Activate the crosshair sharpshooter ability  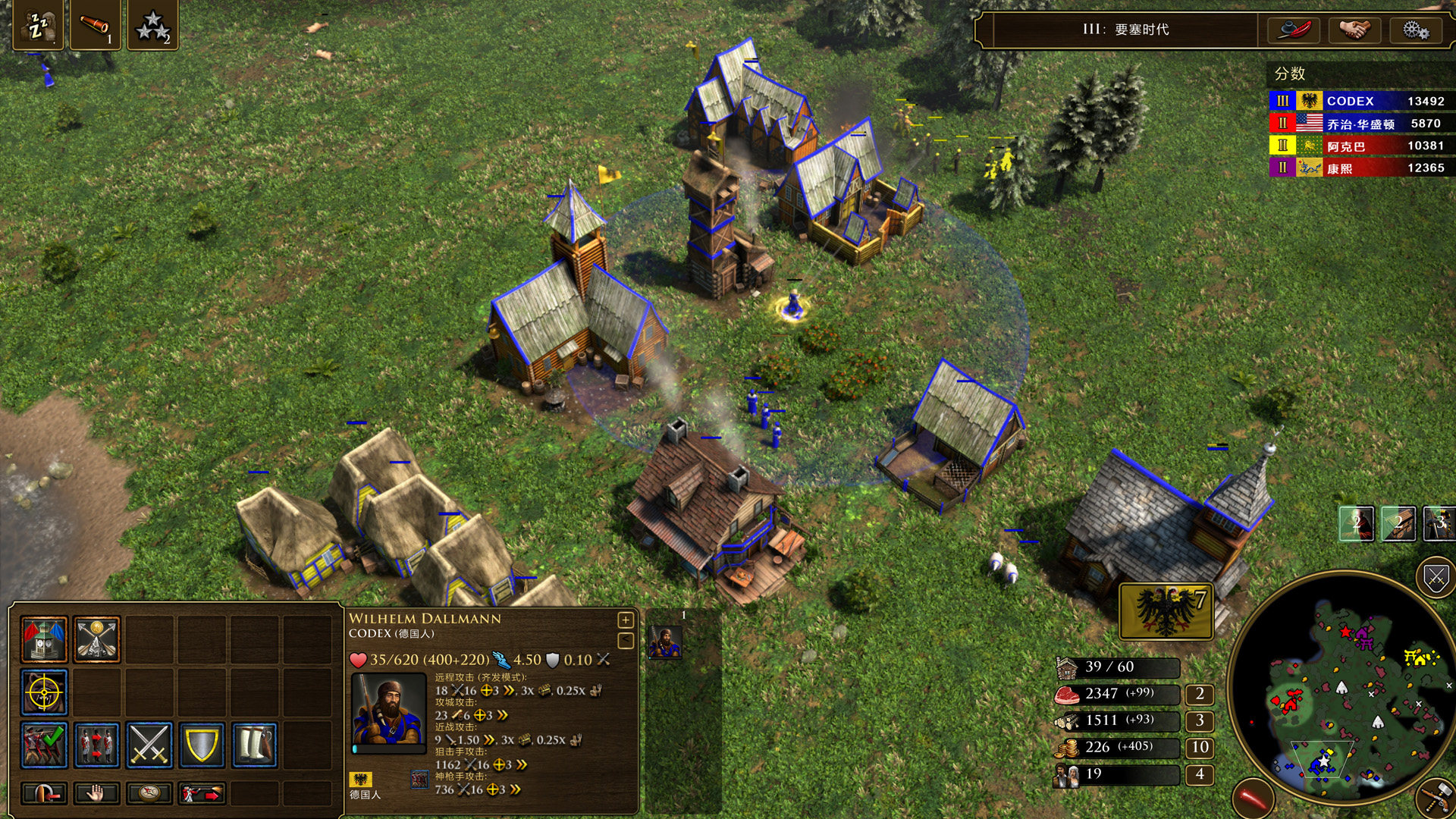(44, 692)
